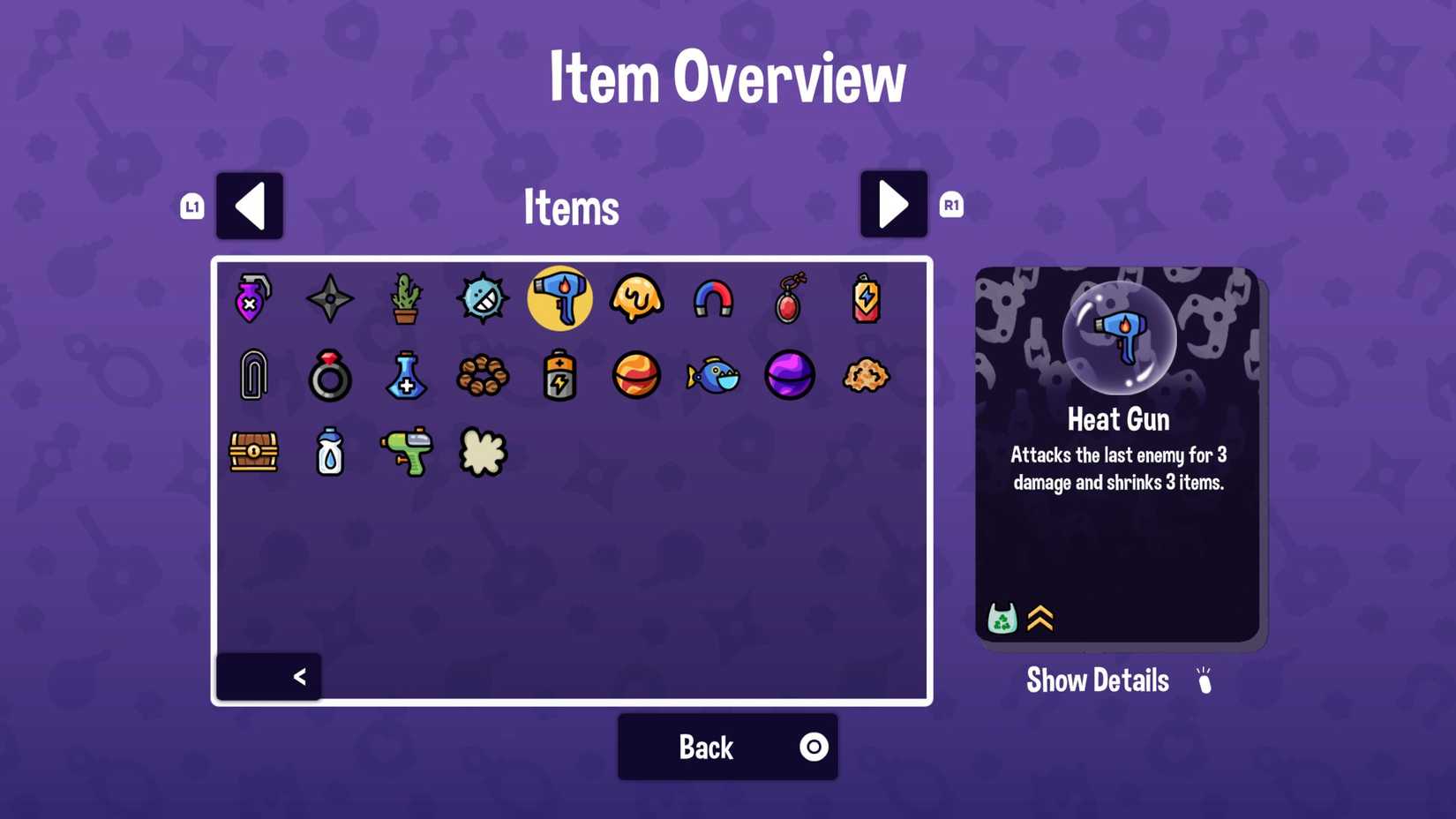Click the water gun item icon

click(x=406, y=452)
